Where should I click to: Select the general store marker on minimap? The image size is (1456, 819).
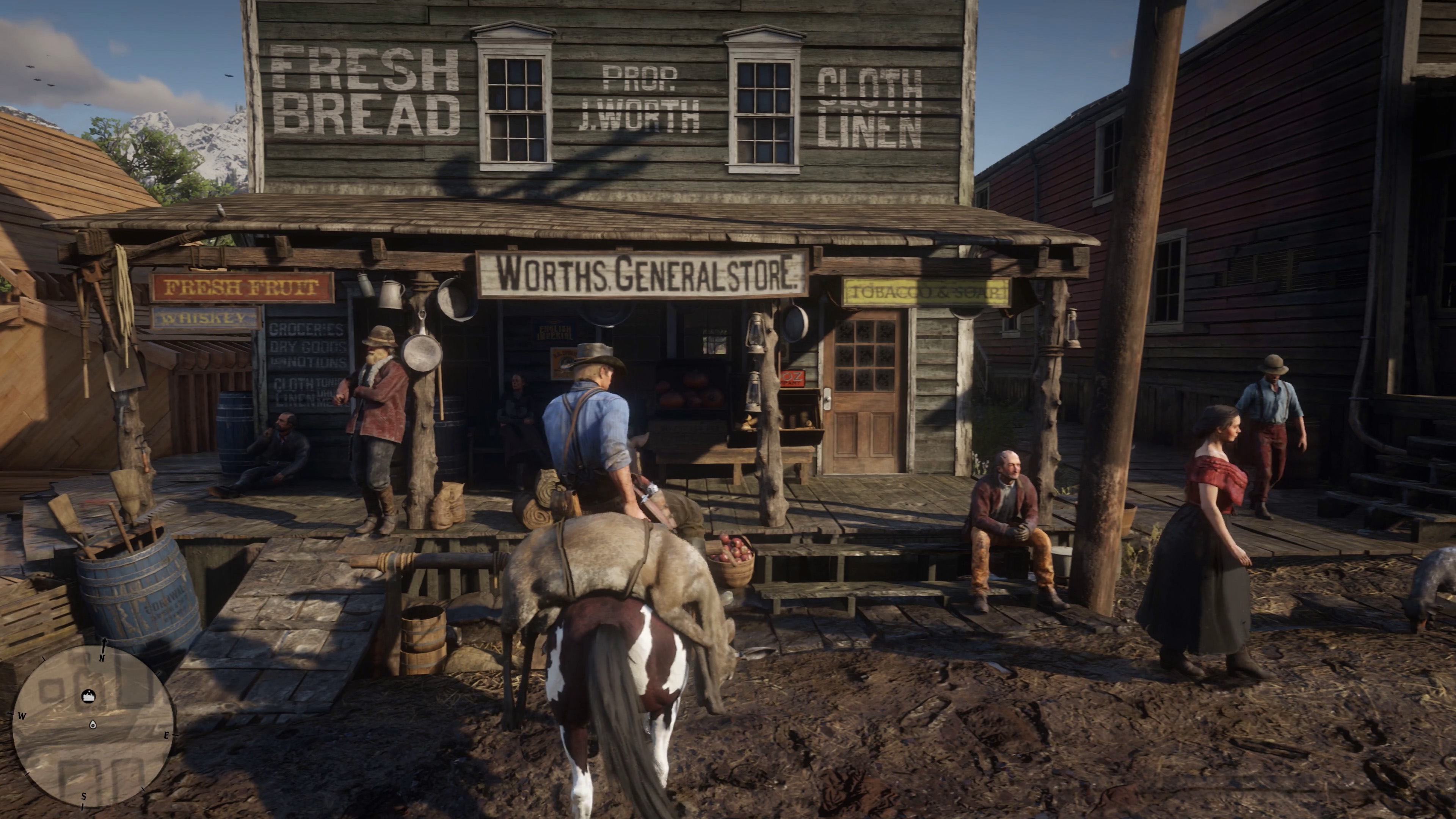tap(89, 696)
